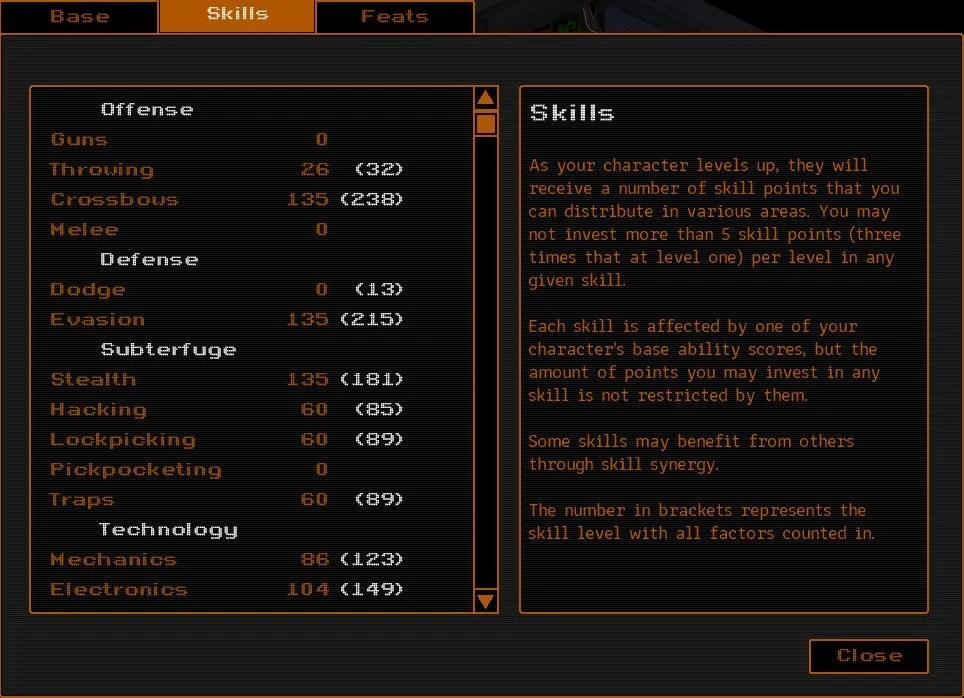Choose the Throwing skill entry
This screenshot has width=964, height=698.
tap(102, 170)
